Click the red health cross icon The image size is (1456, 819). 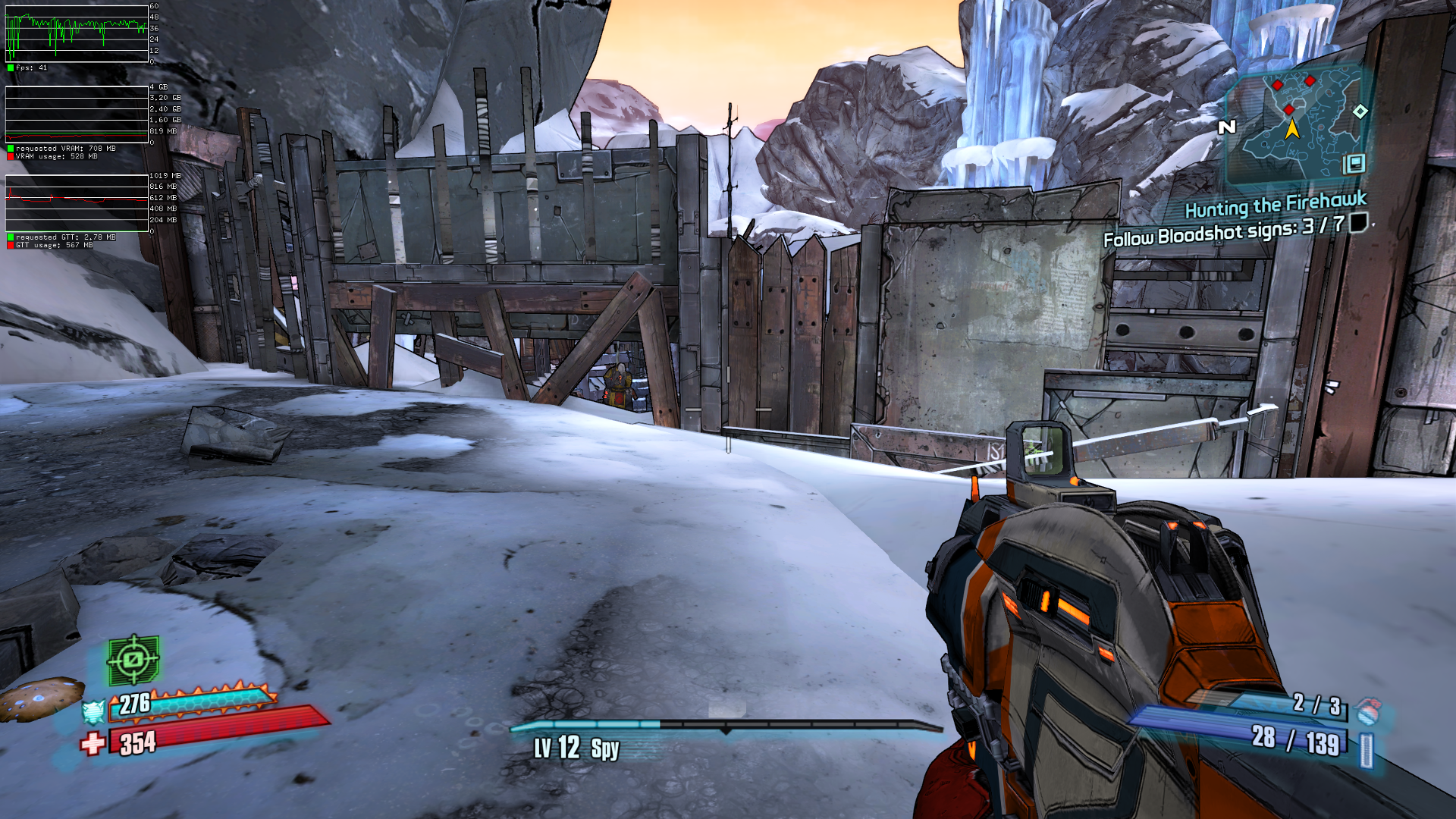[93, 743]
